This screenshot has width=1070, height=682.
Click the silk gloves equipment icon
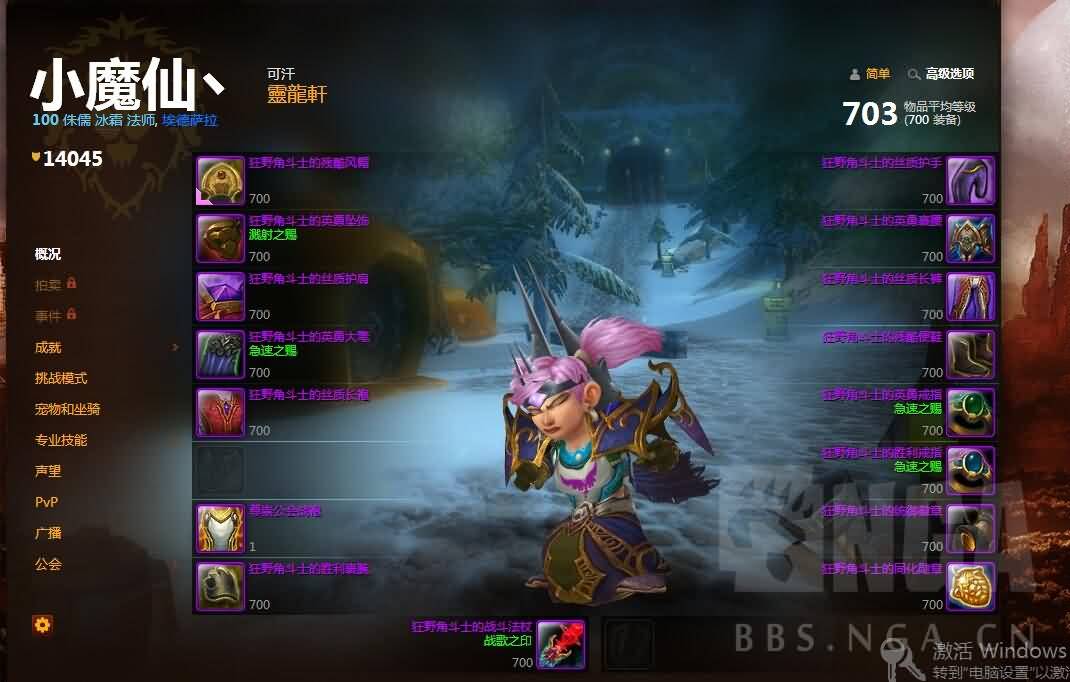click(970, 181)
